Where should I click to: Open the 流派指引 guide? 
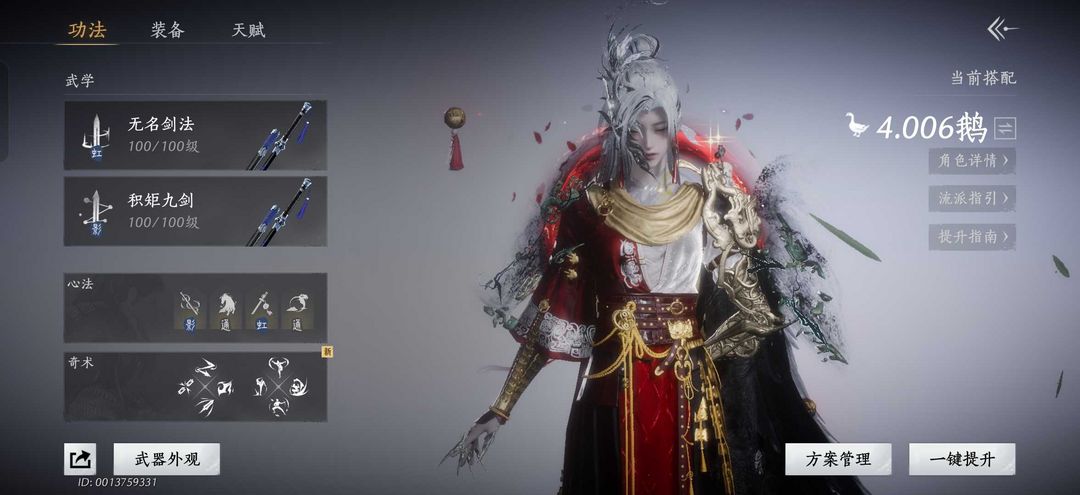point(972,198)
